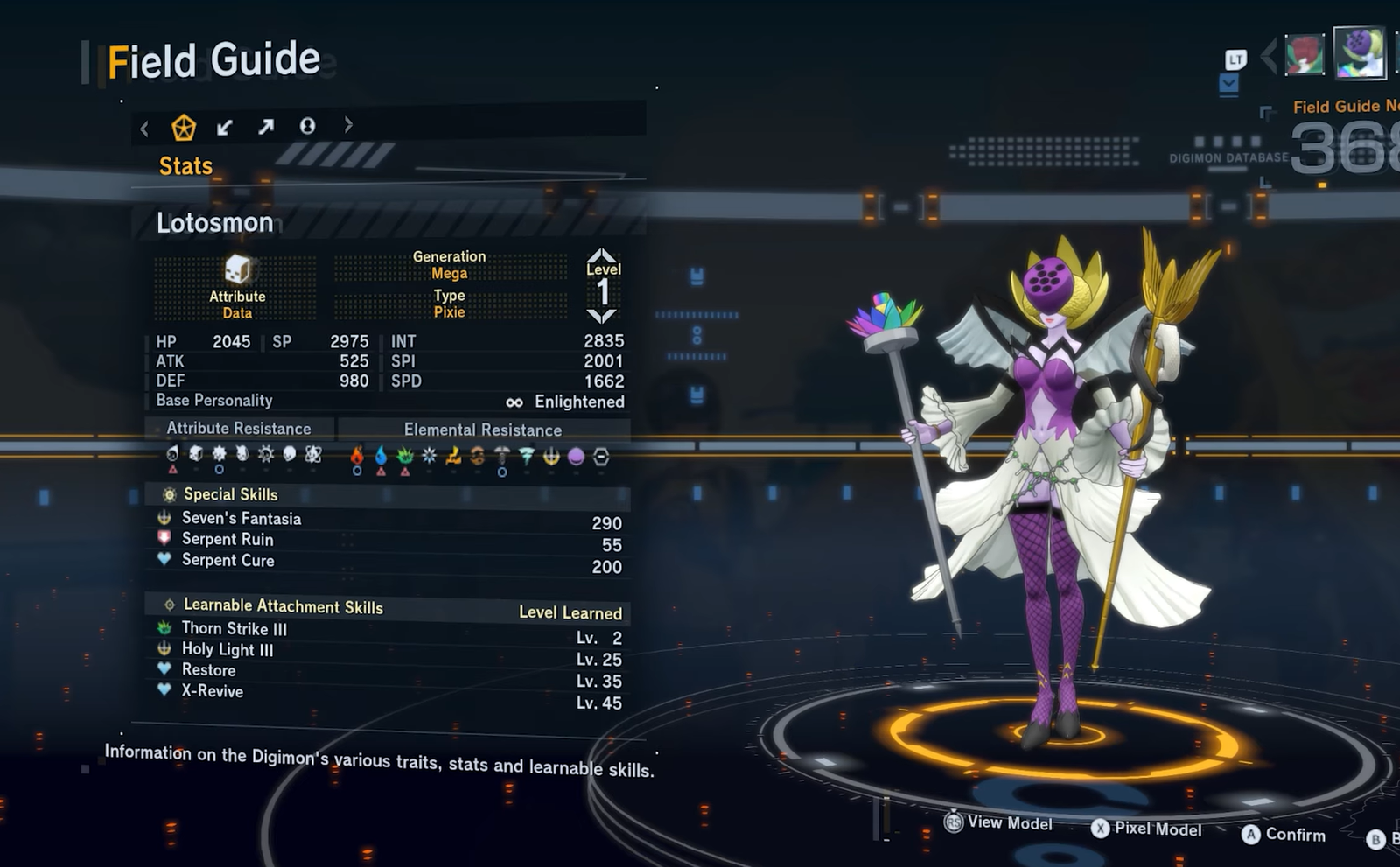Select the Serpent Cure skill row

[x=227, y=561]
